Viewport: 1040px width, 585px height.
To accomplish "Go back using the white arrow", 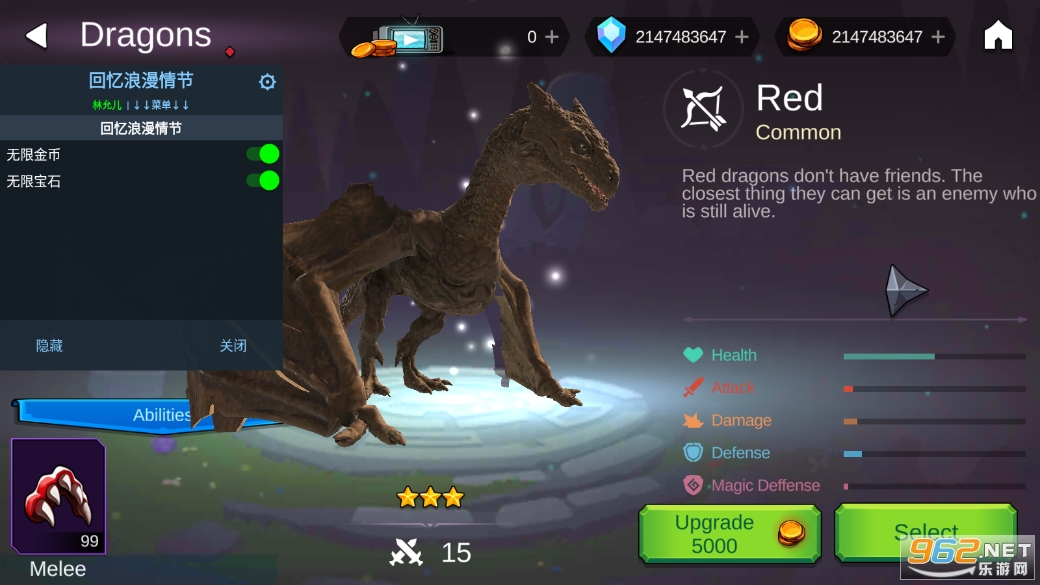I will [x=36, y=36].
